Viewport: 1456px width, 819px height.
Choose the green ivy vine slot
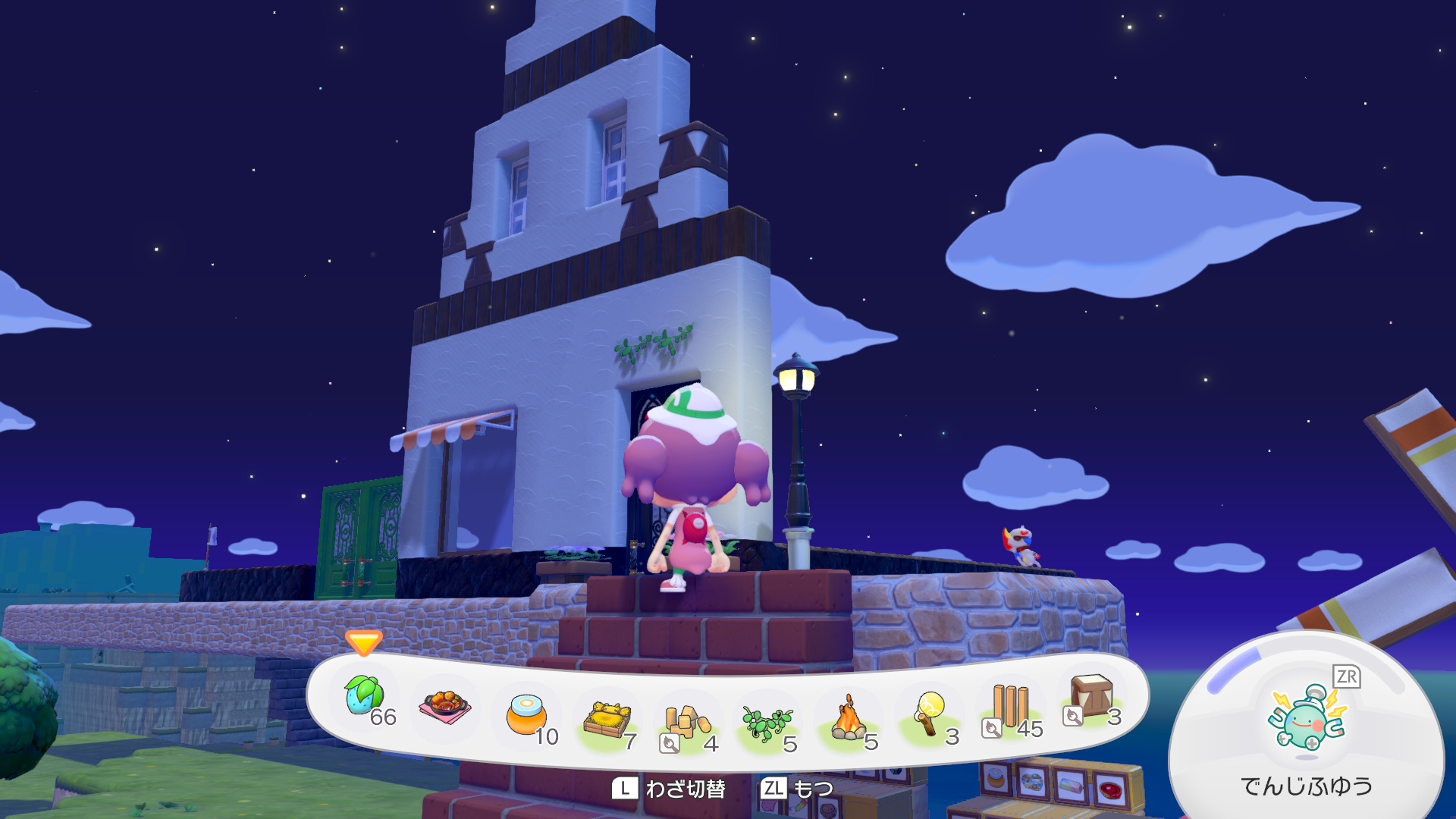pos(767,723)
